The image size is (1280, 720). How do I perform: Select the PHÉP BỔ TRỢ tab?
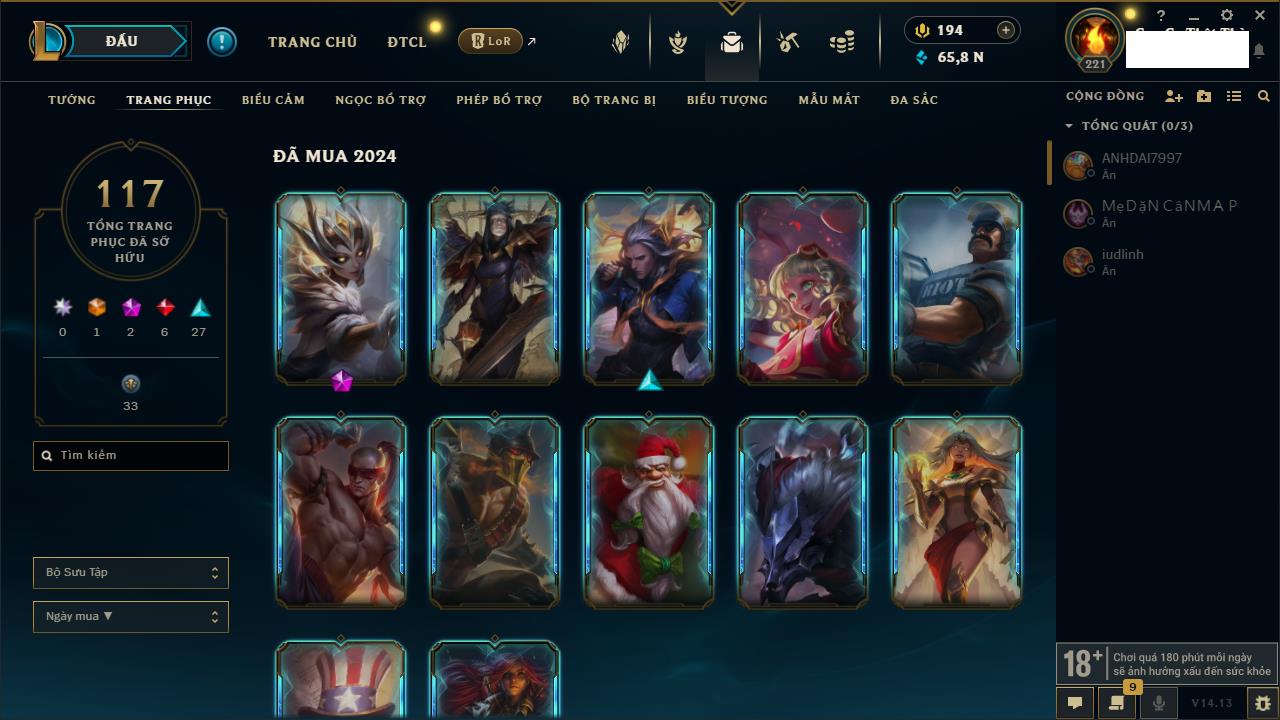499,100
